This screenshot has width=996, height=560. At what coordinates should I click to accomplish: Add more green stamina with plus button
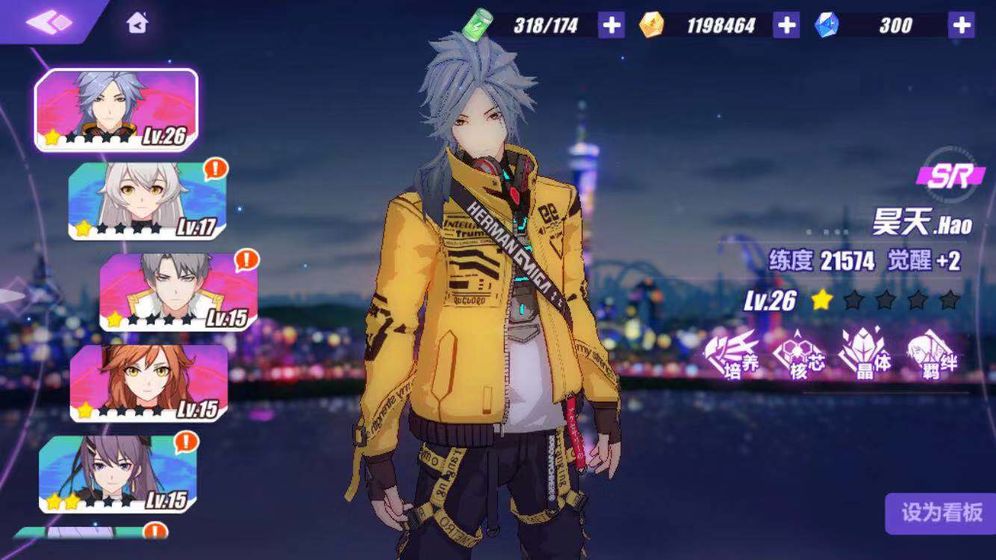pos(611,25)
